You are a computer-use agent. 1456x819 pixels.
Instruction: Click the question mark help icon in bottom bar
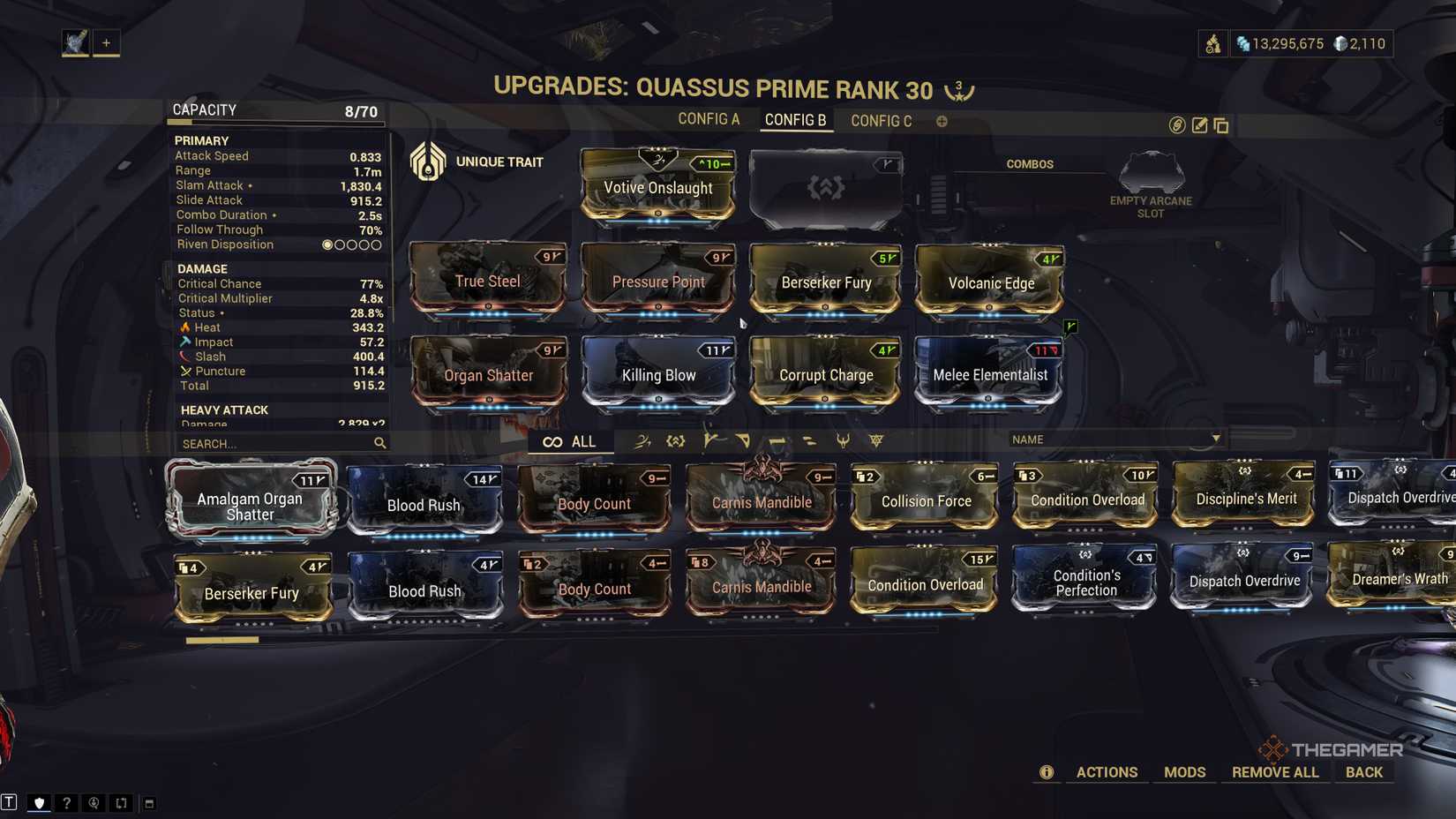[x=66, y=804]
